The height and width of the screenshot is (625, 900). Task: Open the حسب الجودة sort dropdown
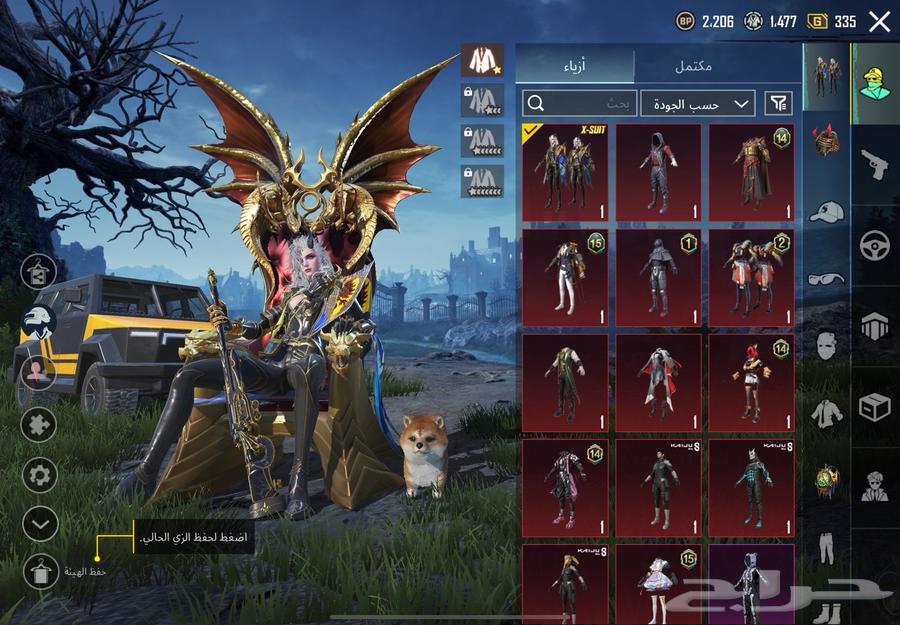click(698, 103)
